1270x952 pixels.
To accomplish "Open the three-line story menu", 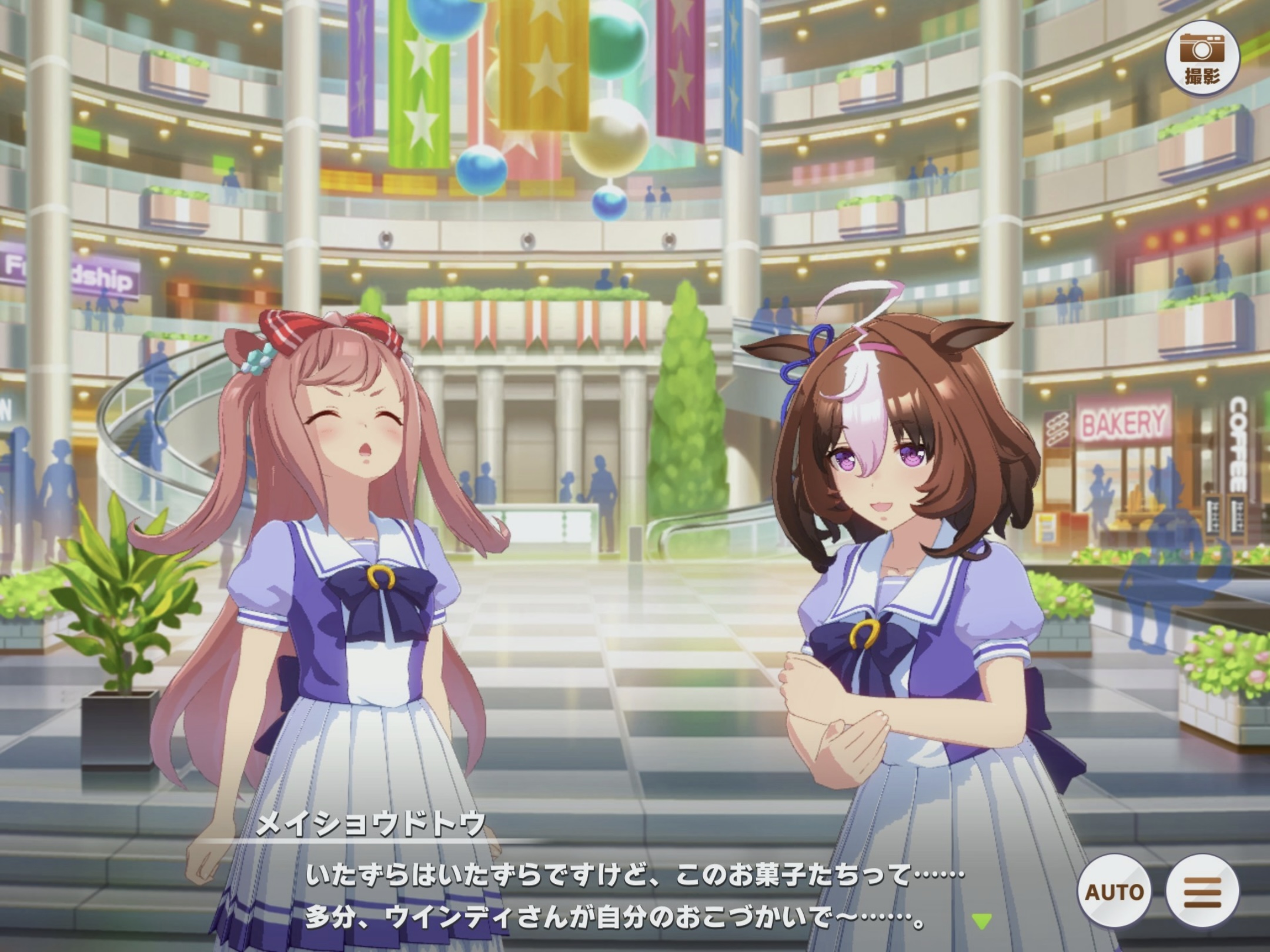I will coord(1202,893).
